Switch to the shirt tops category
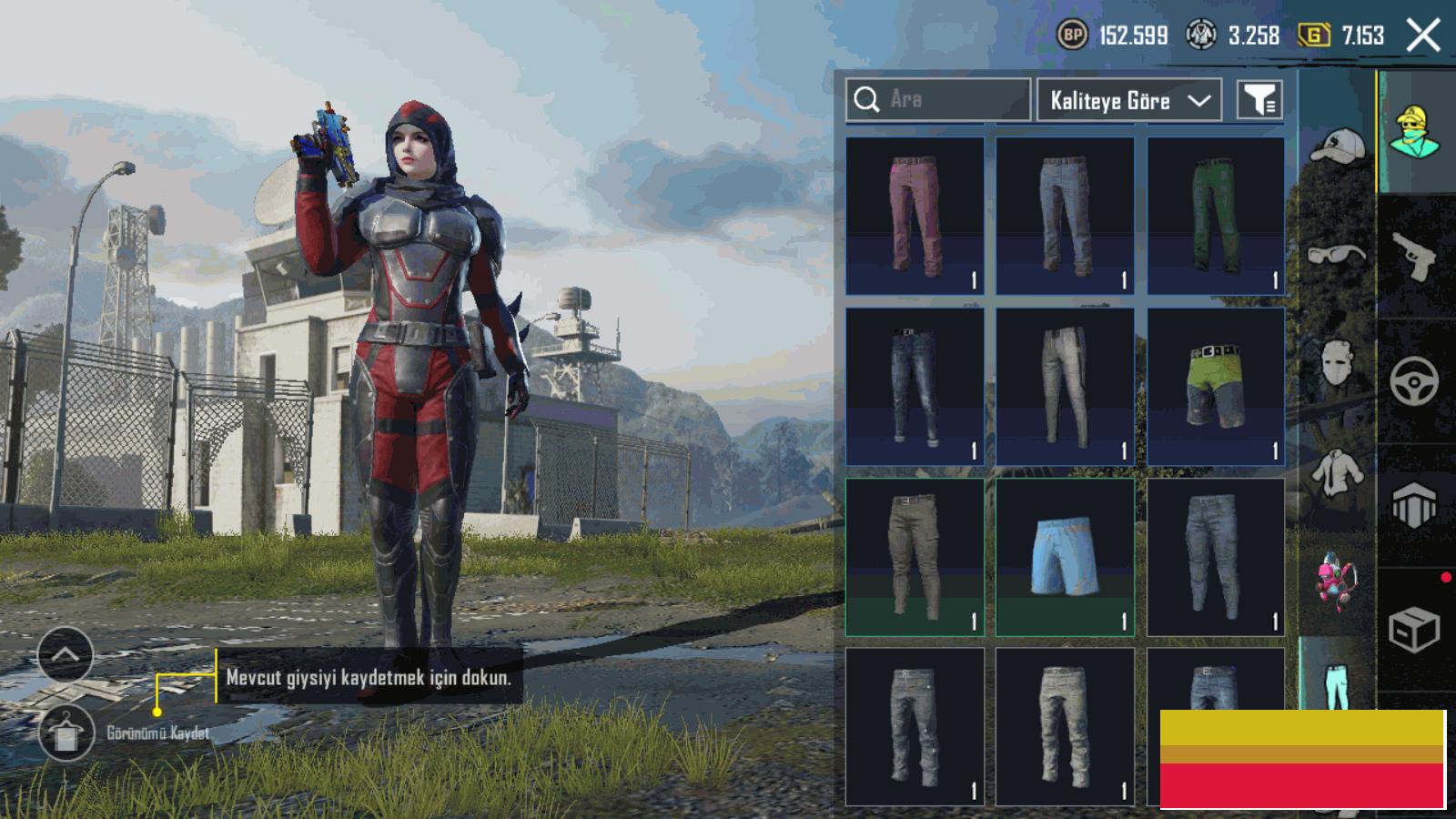 (x=1336, y=473)
